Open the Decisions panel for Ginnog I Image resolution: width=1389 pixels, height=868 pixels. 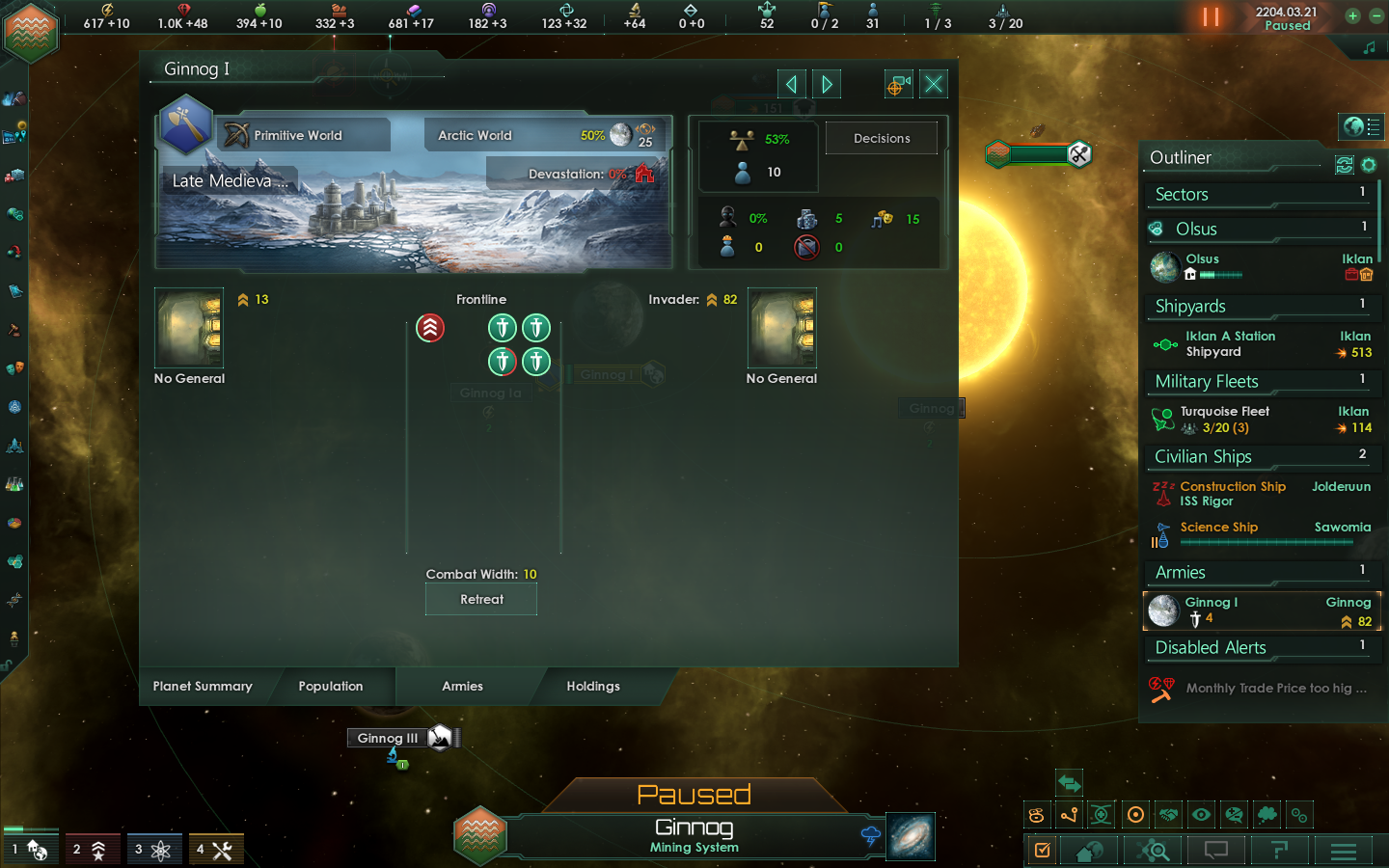coord(881,138)
